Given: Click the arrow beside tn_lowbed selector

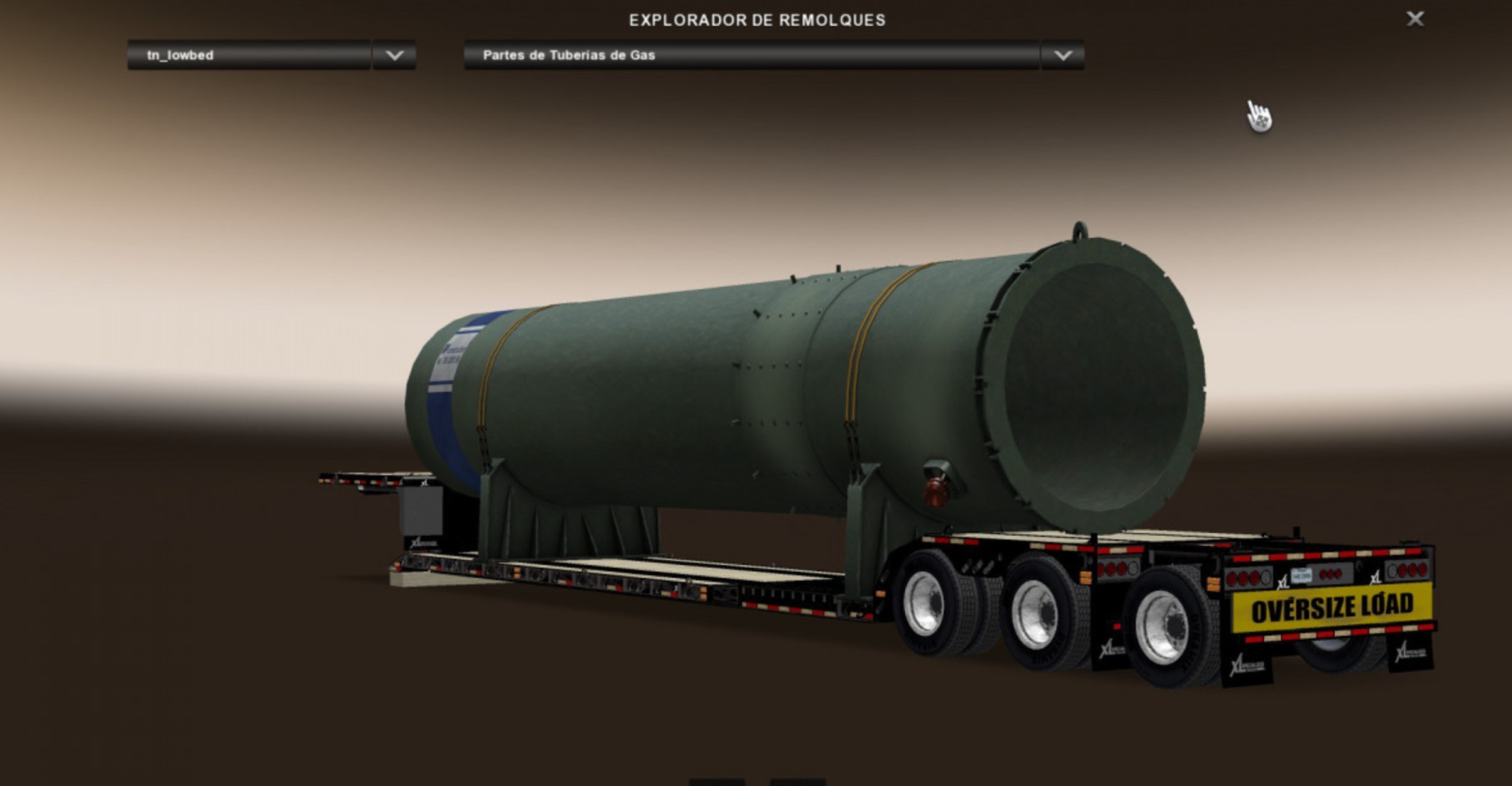Looking at the screenshot, I should (394, 55).
